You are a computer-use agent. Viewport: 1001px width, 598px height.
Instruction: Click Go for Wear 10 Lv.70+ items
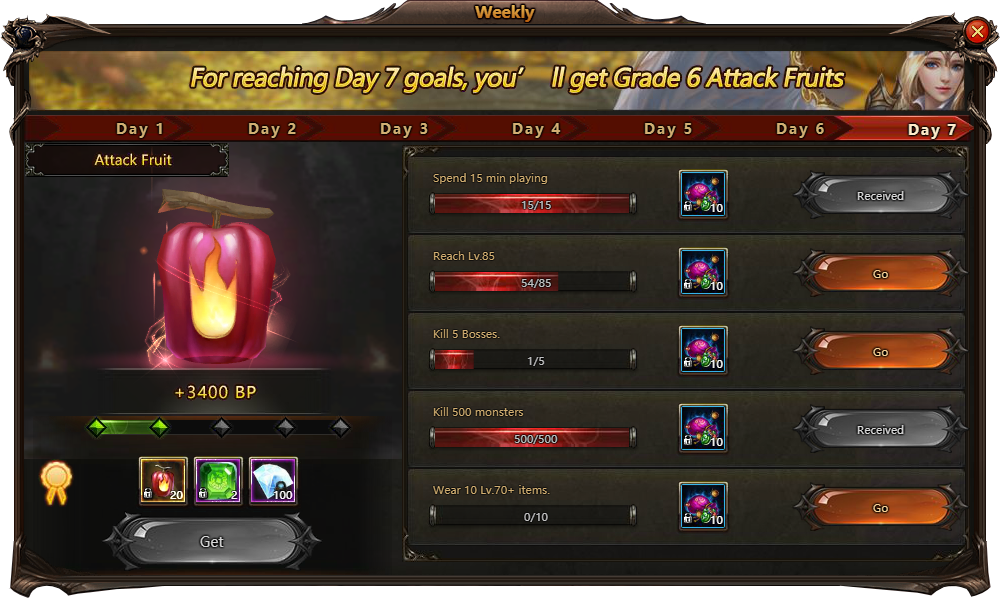(x=880, y=508)
